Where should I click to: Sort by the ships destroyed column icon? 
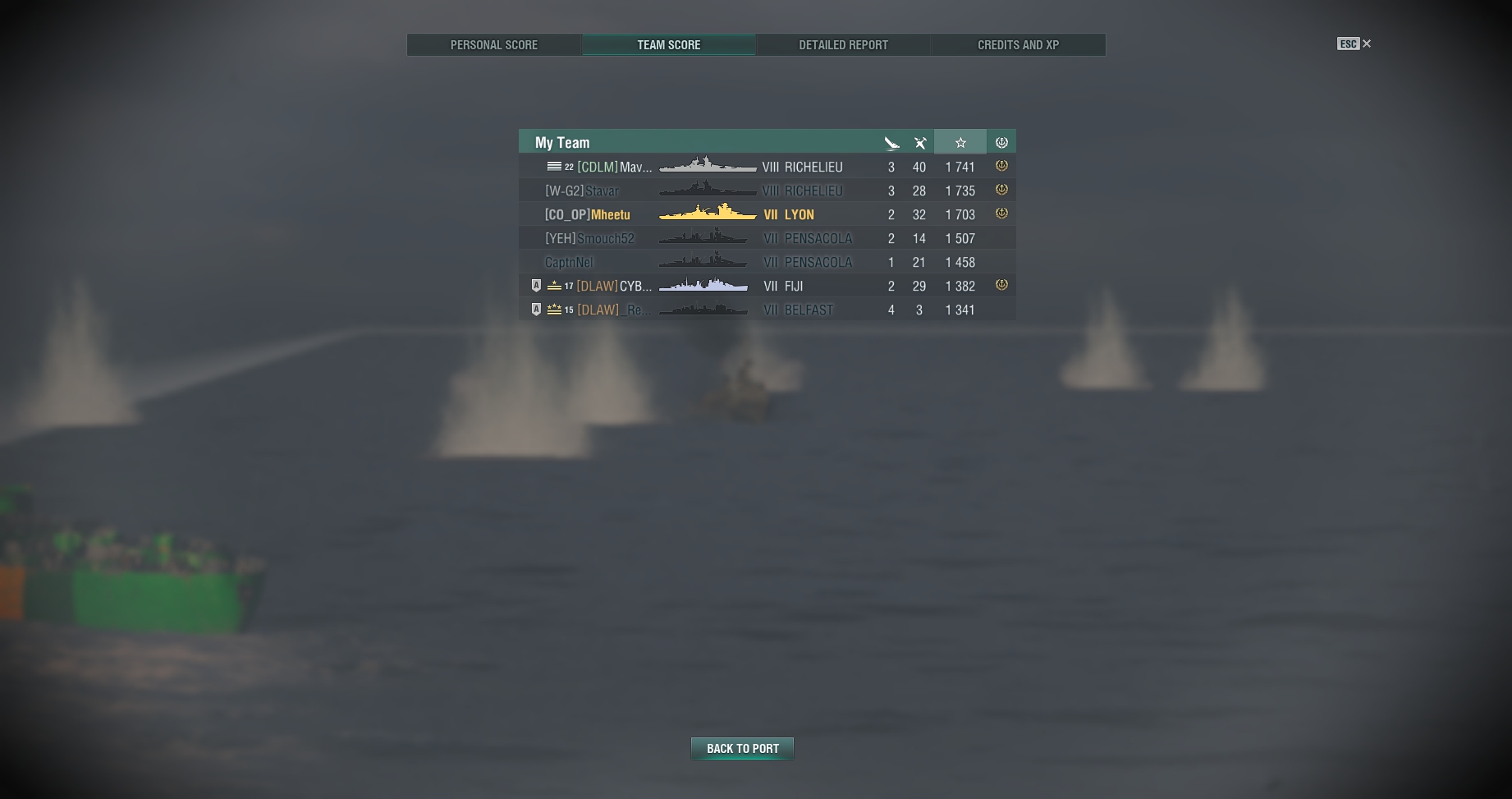click(891, 143)
